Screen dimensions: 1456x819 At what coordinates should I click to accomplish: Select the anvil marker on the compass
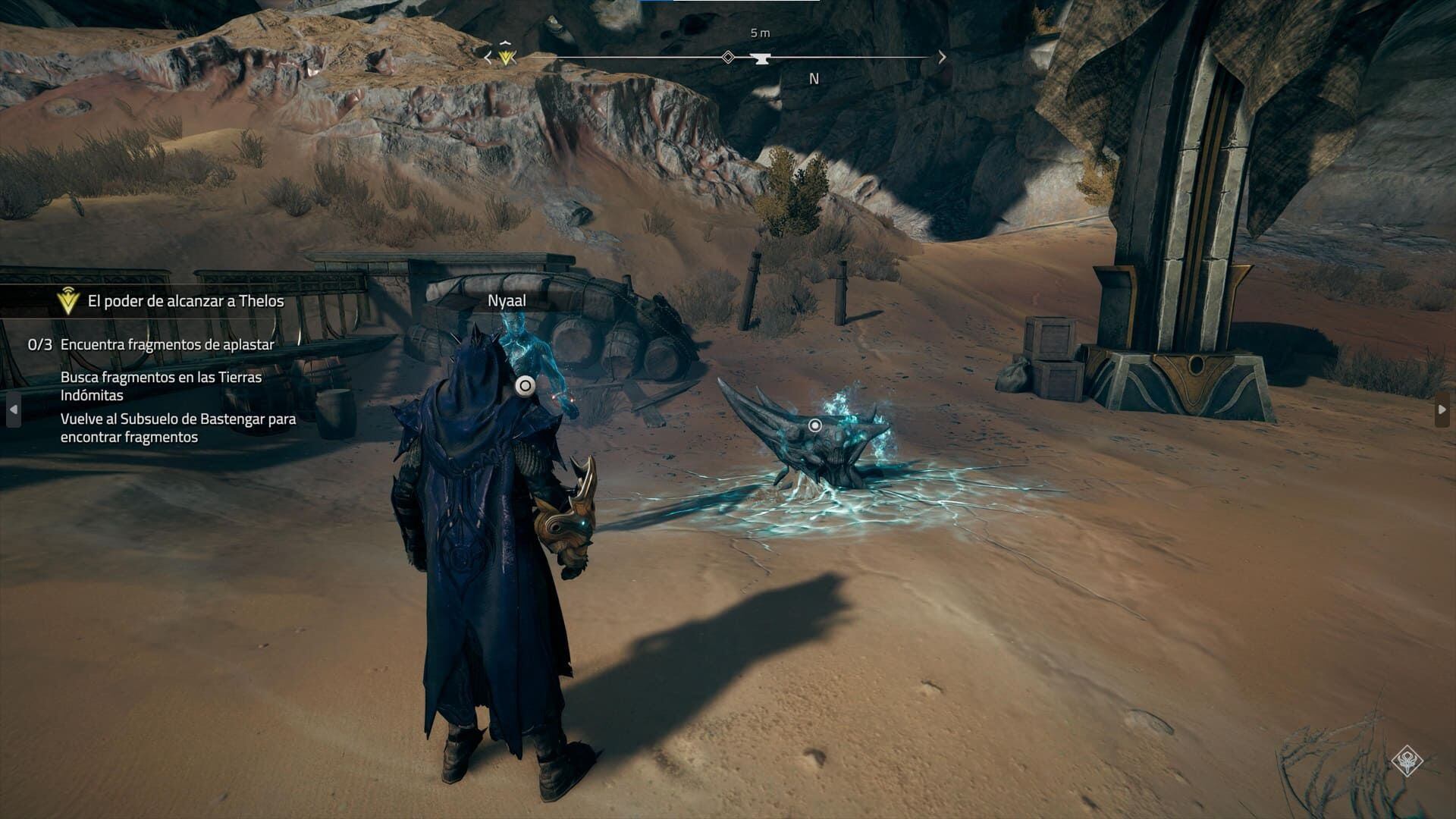759,58
